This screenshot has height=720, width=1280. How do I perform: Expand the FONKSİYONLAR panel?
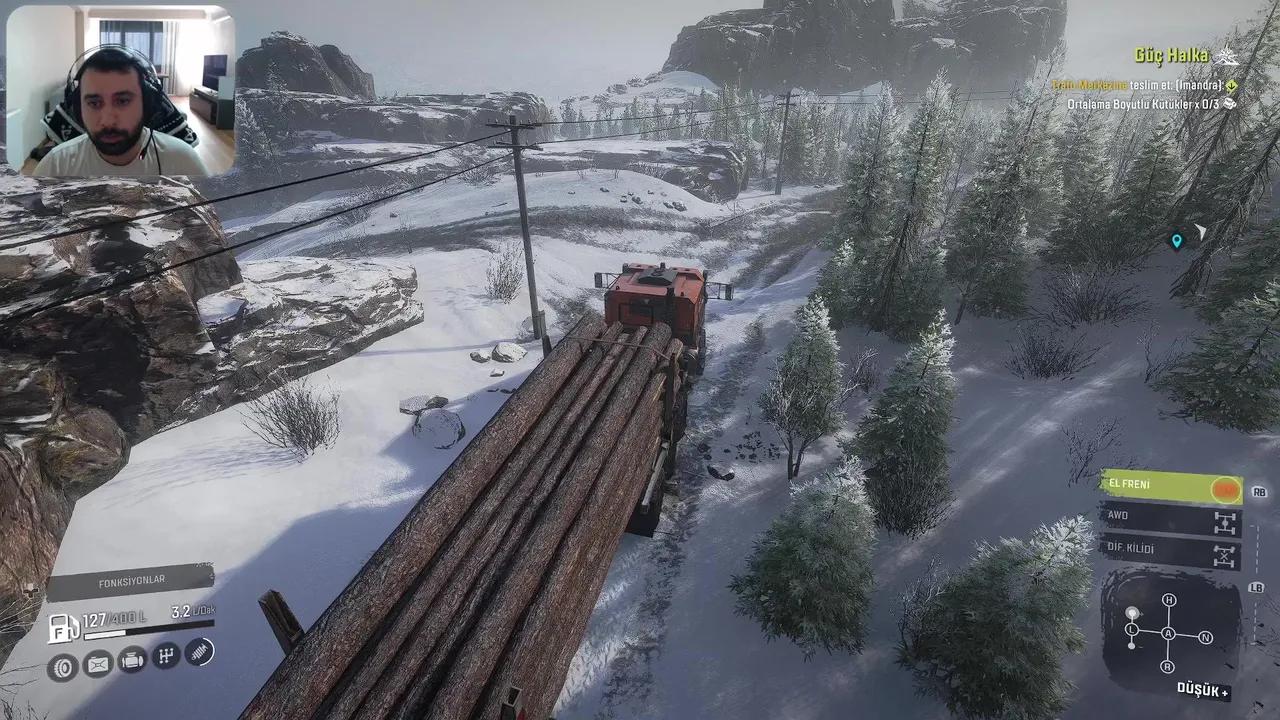click(135, 578)
